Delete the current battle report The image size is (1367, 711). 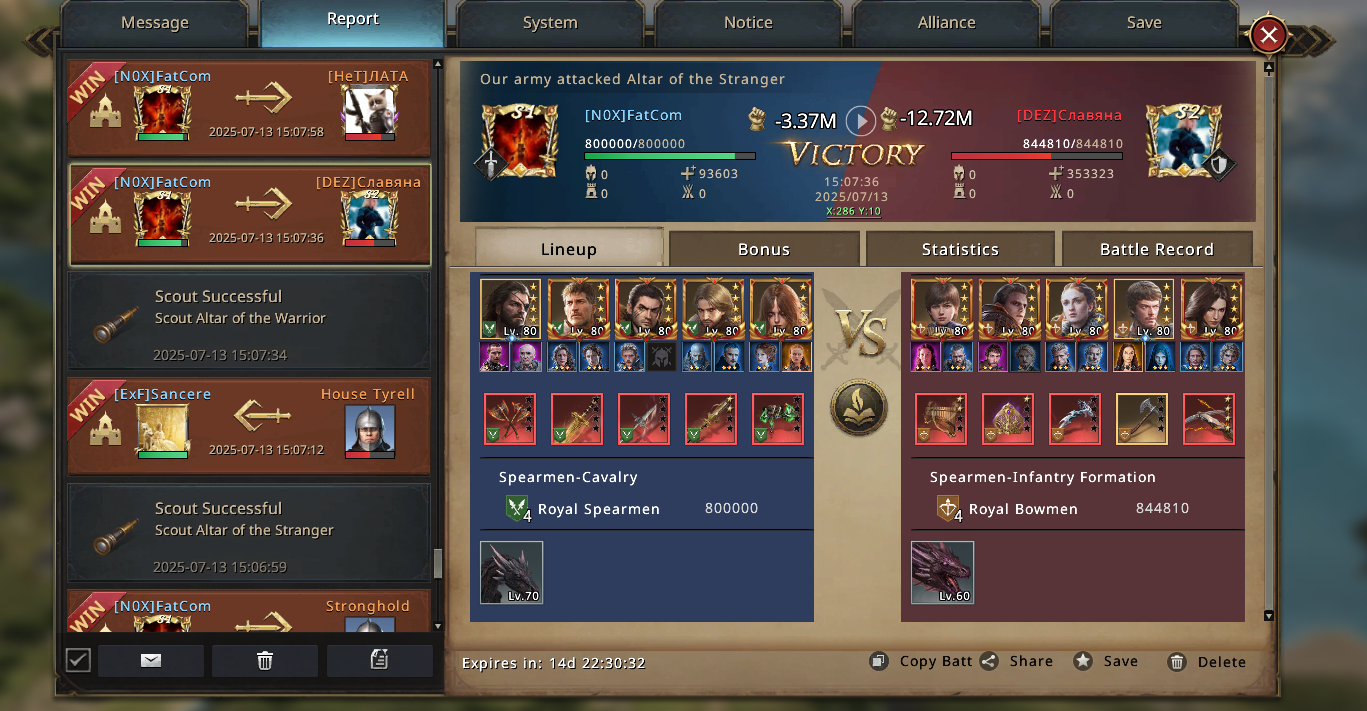click(x=1207, y=662)
